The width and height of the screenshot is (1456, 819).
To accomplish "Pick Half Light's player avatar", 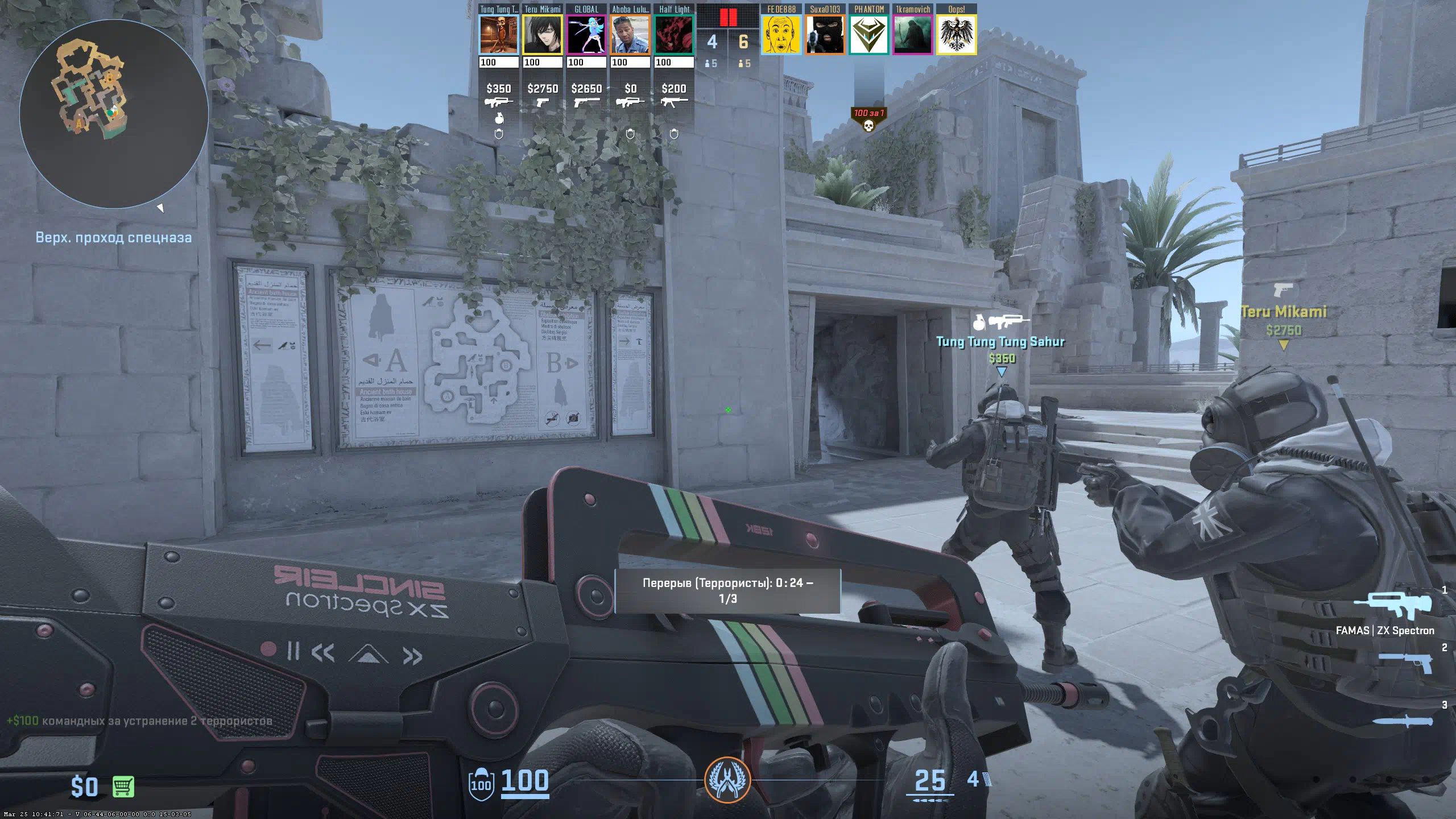I will click(x=674, y=35).
